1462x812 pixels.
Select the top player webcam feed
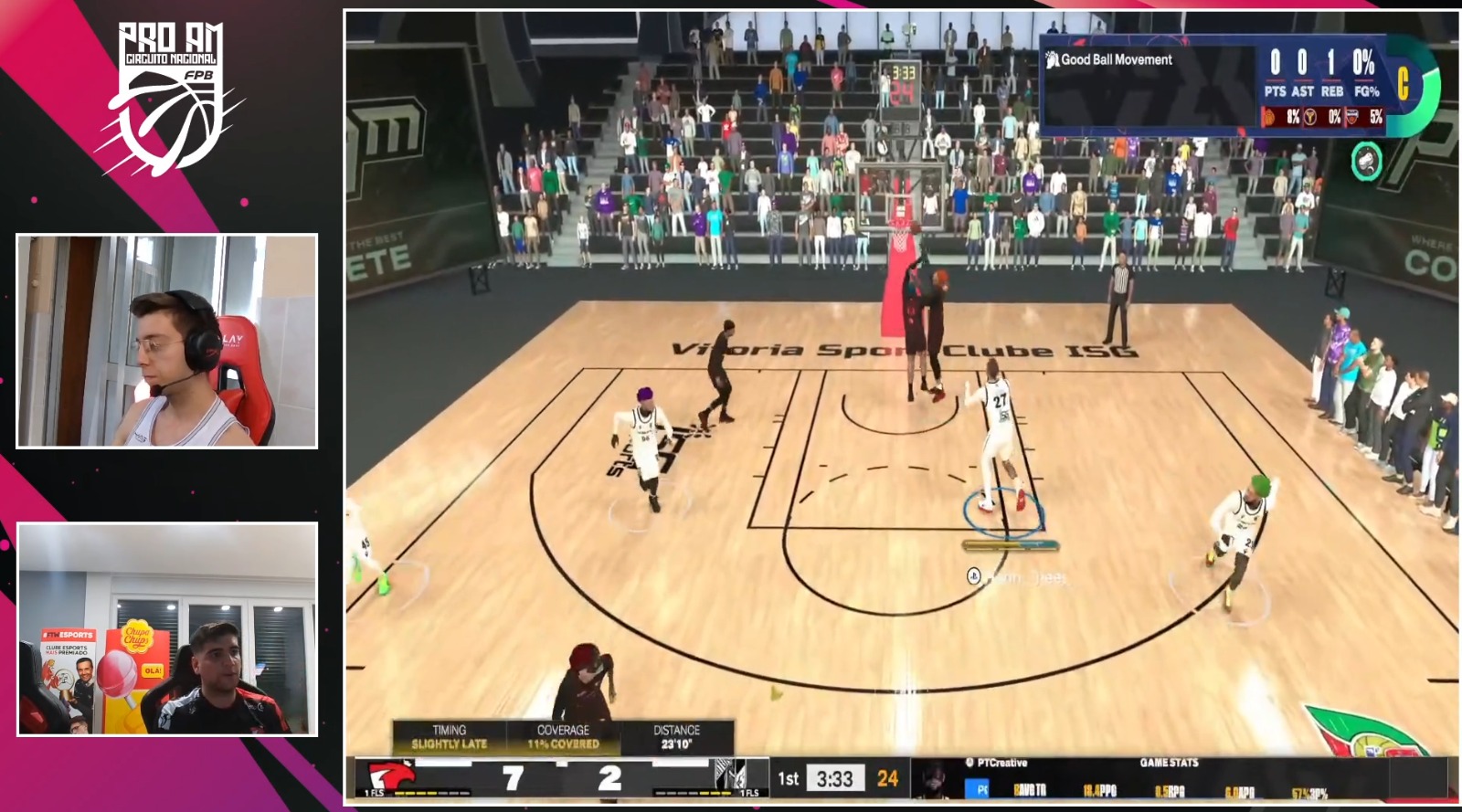click(167, 341)
